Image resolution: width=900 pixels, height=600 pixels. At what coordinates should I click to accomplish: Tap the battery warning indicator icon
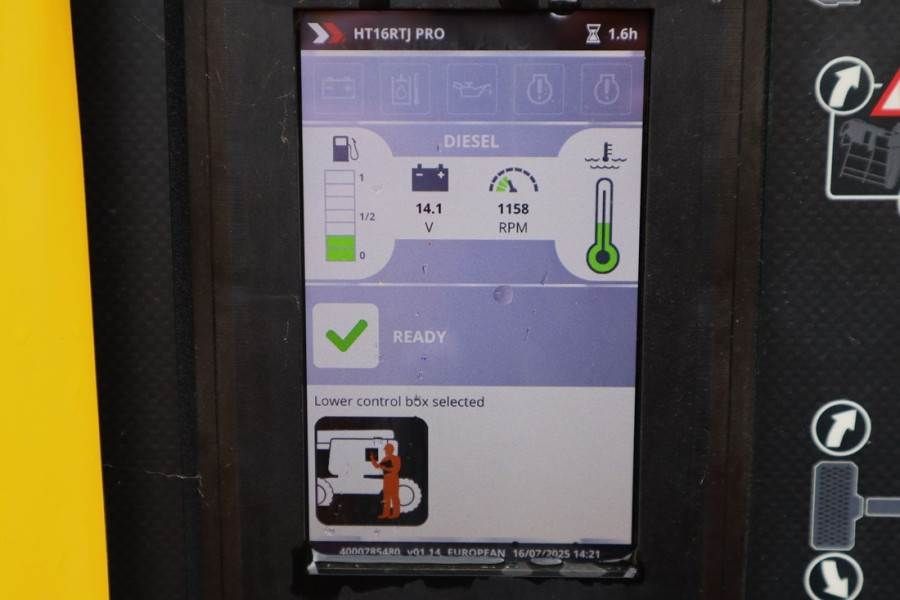tap(342, 89)
